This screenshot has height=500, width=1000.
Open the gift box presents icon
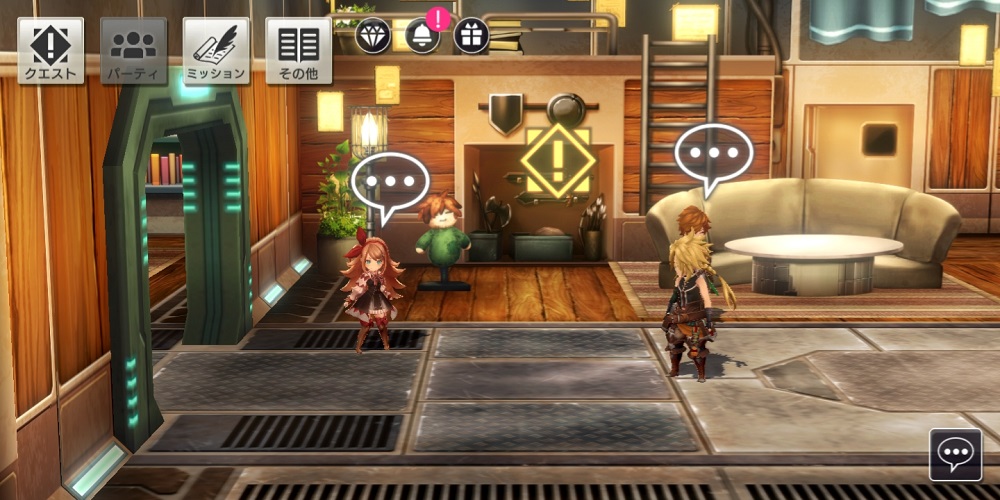(x=471, y=35)
